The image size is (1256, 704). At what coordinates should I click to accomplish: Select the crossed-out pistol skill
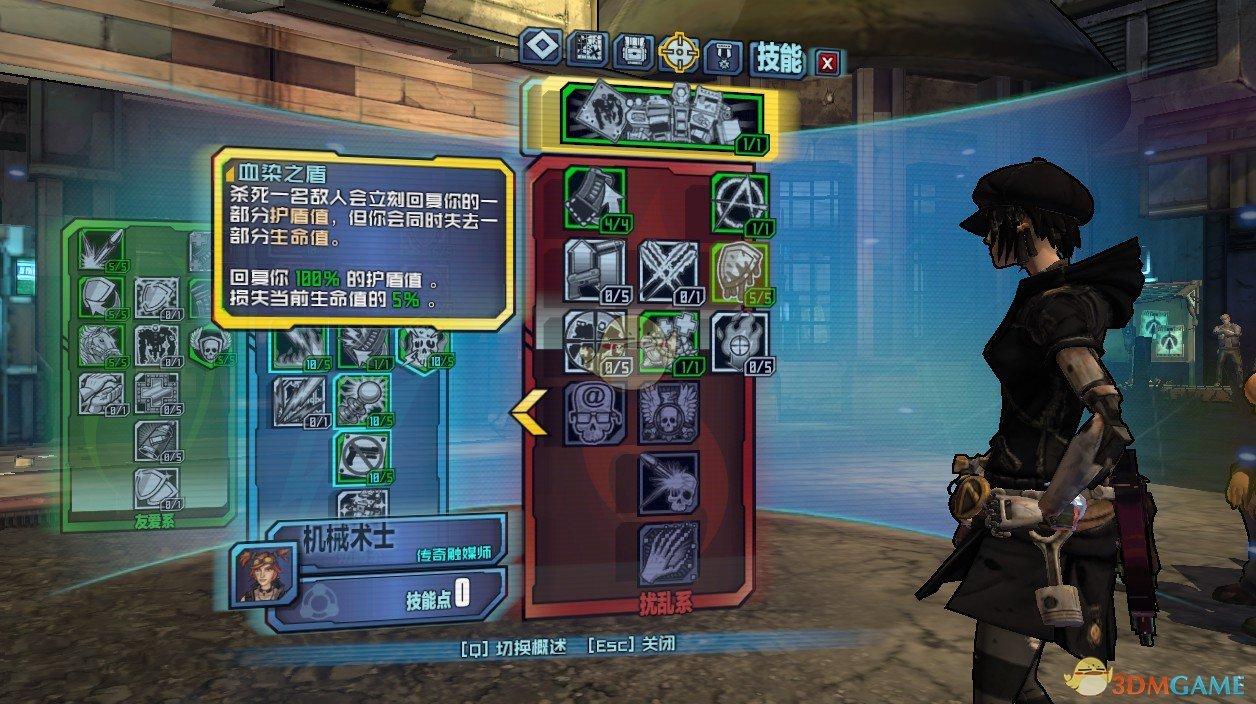363,457
